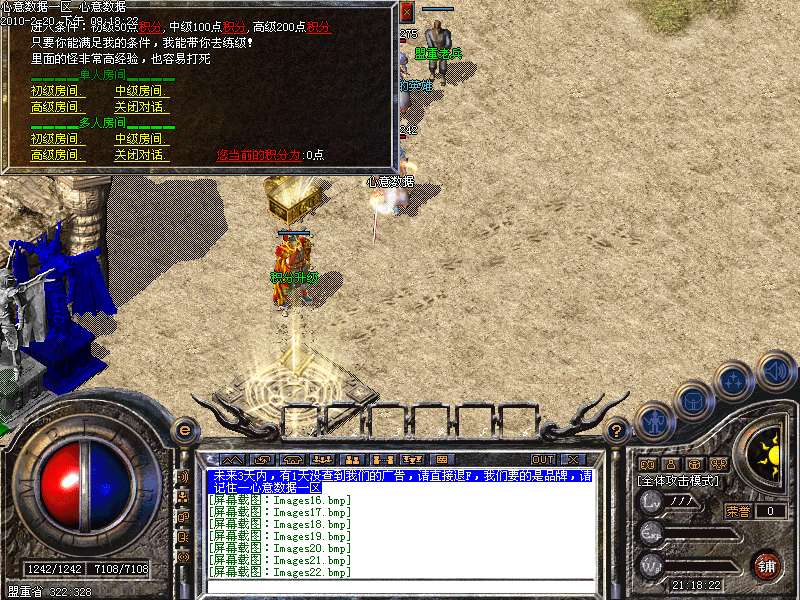This screenshot has width=800, height=600.
Task: Select 高级房间 in the 单人房间 section
Action: [x=55, y=107]
